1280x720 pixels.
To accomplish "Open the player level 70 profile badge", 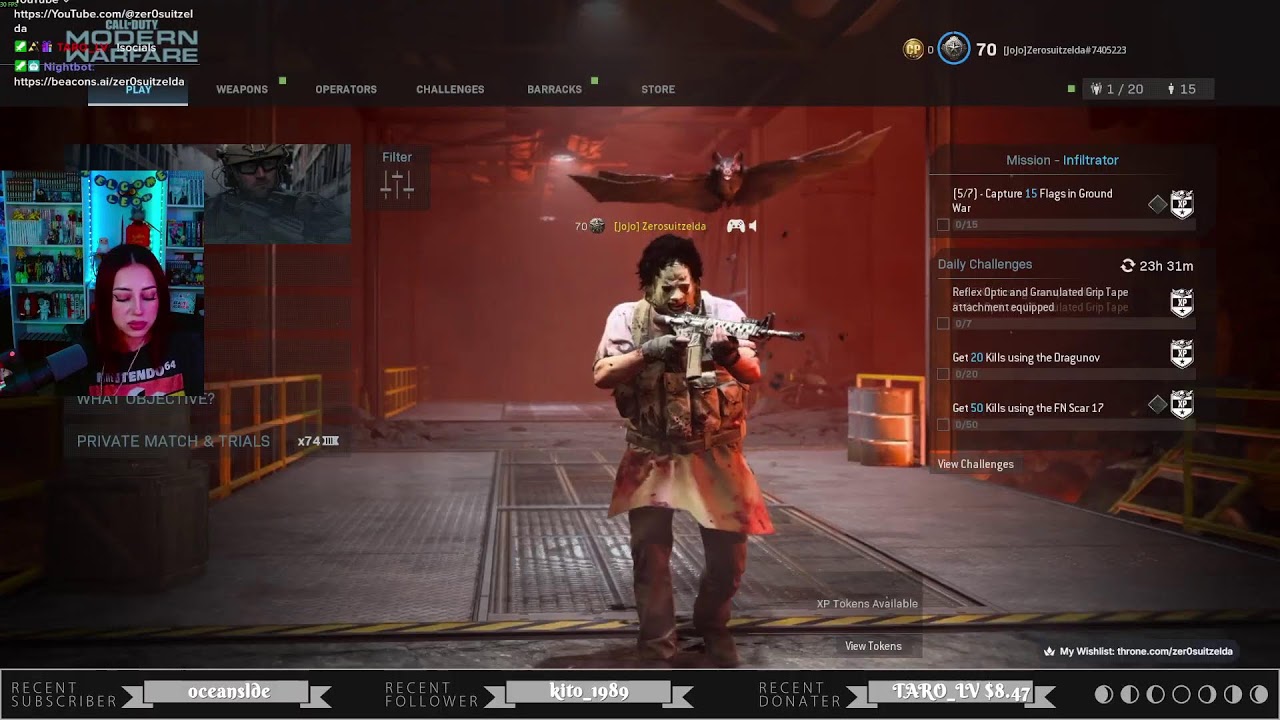I will coord(954,49).
